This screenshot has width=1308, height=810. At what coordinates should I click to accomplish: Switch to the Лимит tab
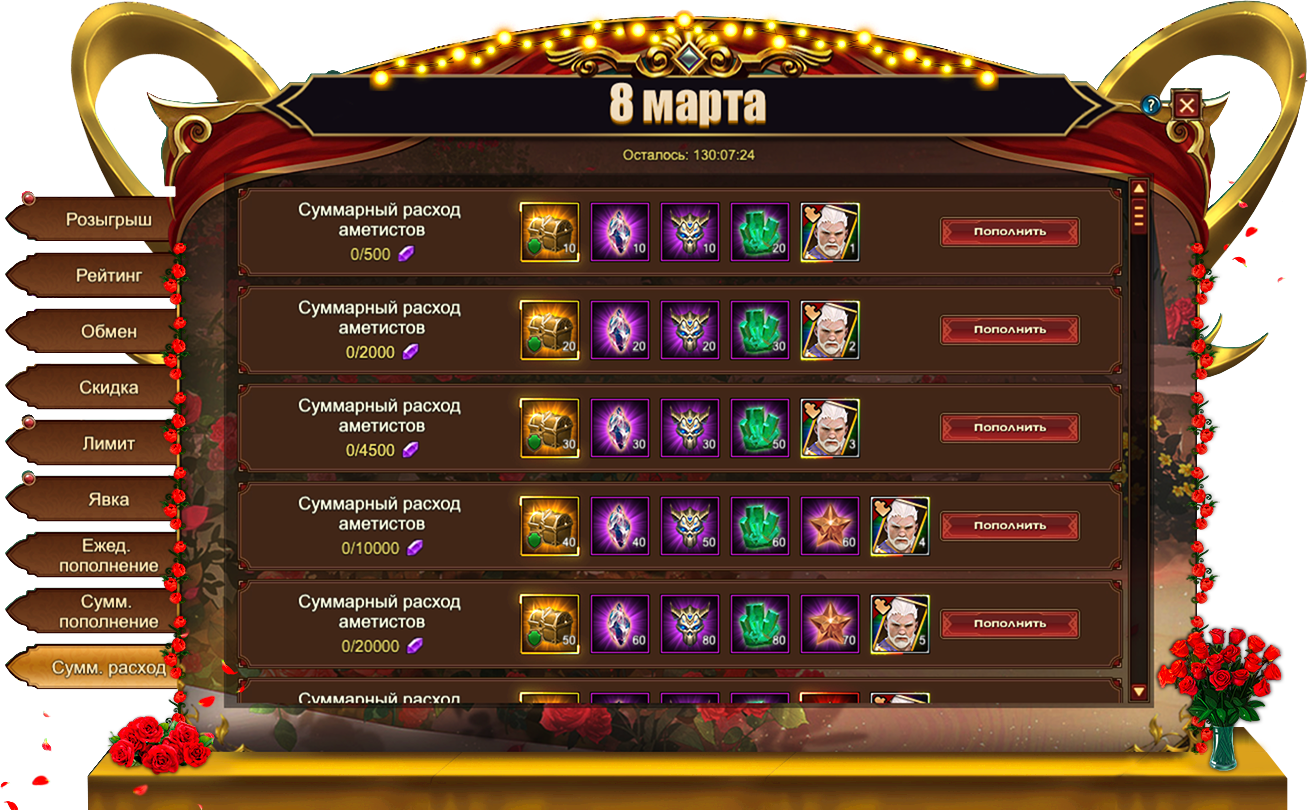(108, 443)
